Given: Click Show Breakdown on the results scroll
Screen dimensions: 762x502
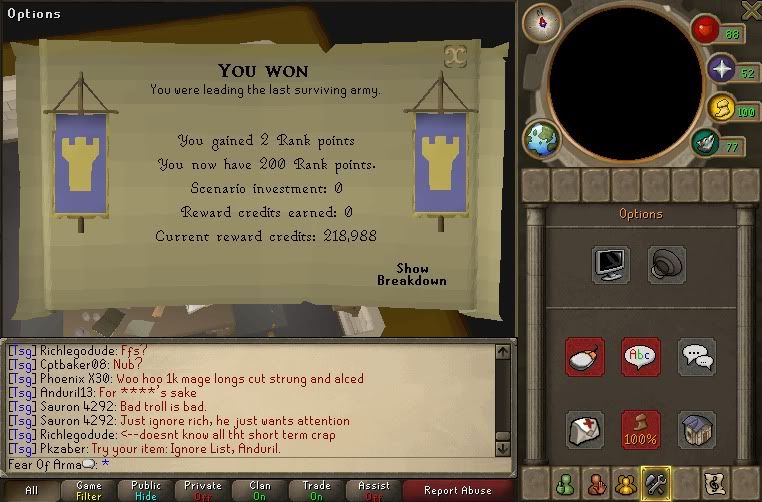Looking at the screenshot, I should tap(411, 275).
